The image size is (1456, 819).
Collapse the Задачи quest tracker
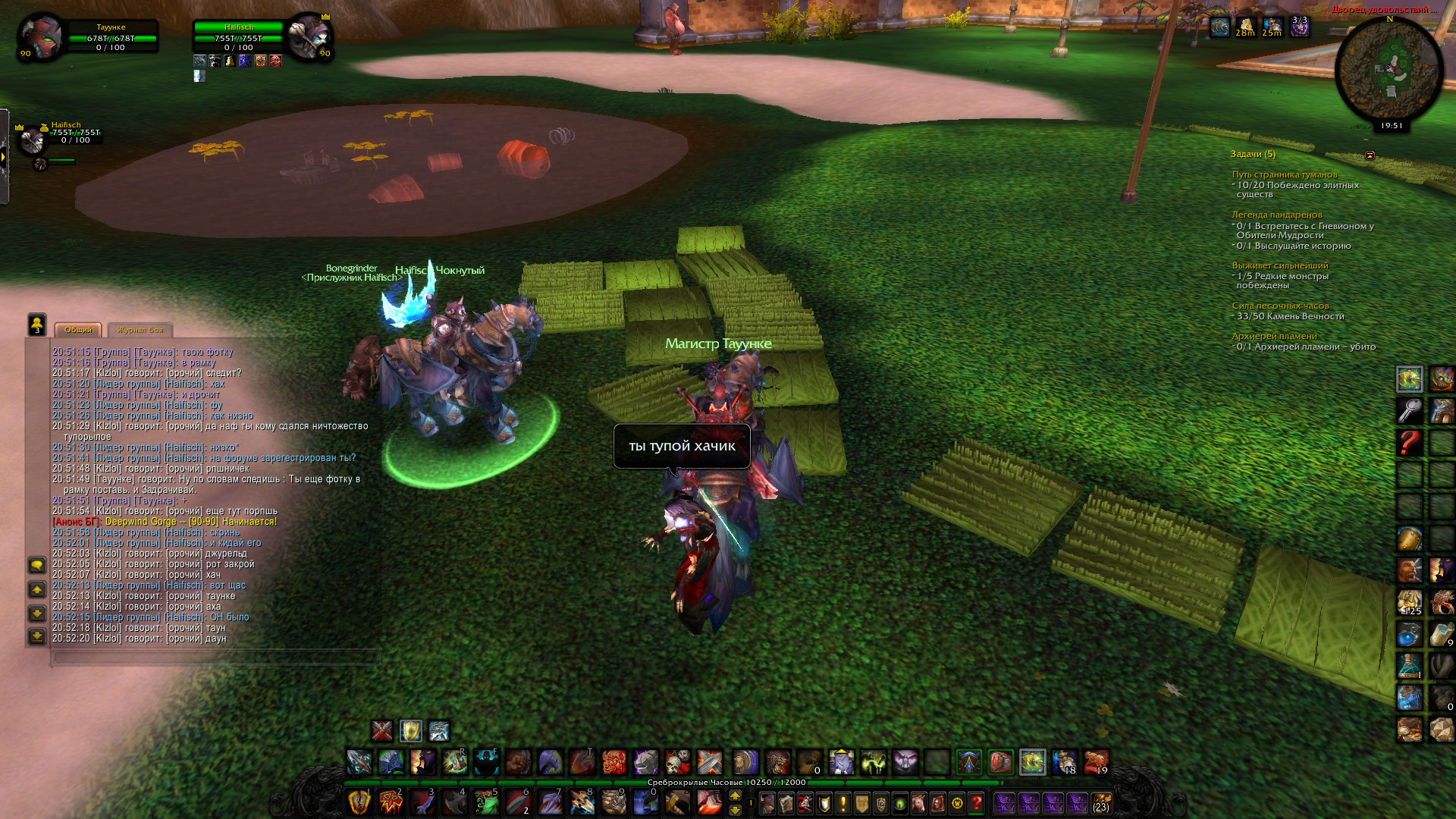click(1370, 155)
